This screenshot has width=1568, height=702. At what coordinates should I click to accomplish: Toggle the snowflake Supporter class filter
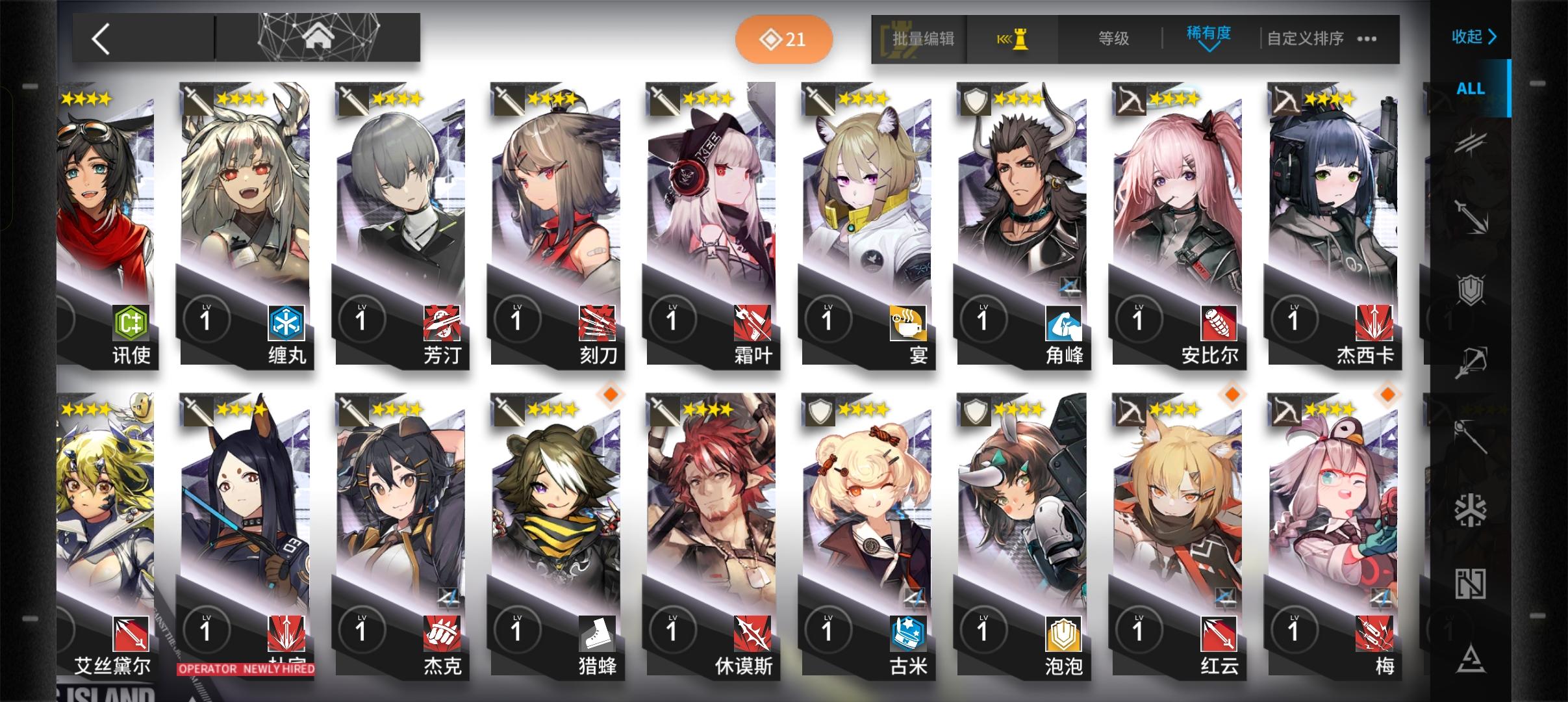tap(1471, 510)
